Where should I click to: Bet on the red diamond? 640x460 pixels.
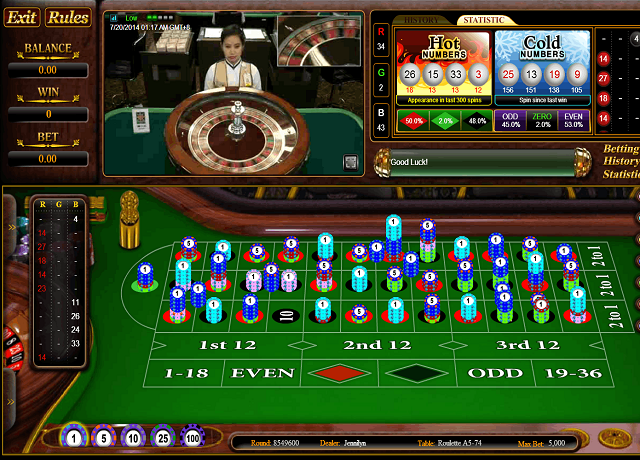[339, 373]
